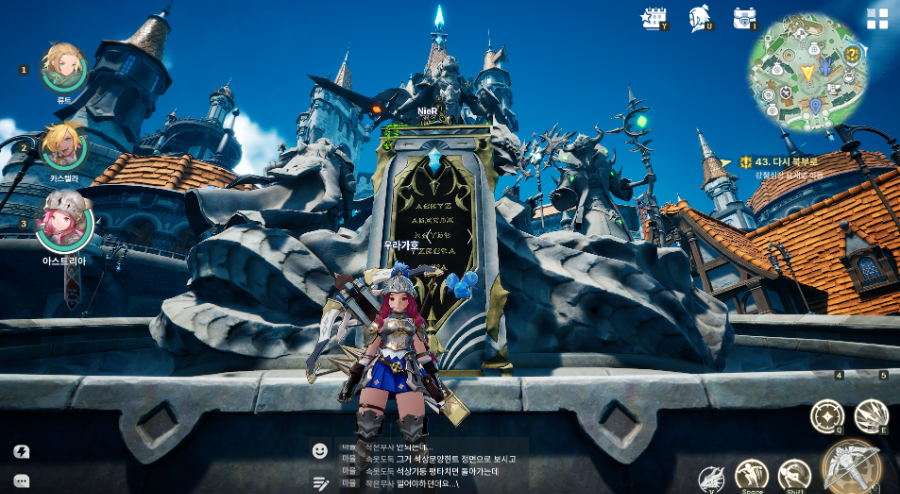This screenshot has width=900, height=494.
Task: Activate the crosshair star target skill
Action: [x=827, y=416]
